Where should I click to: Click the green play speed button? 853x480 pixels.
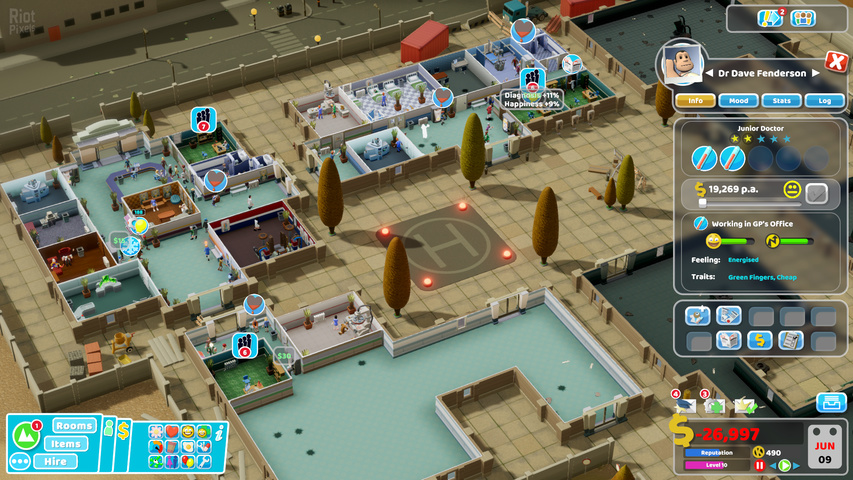[785, 465]
